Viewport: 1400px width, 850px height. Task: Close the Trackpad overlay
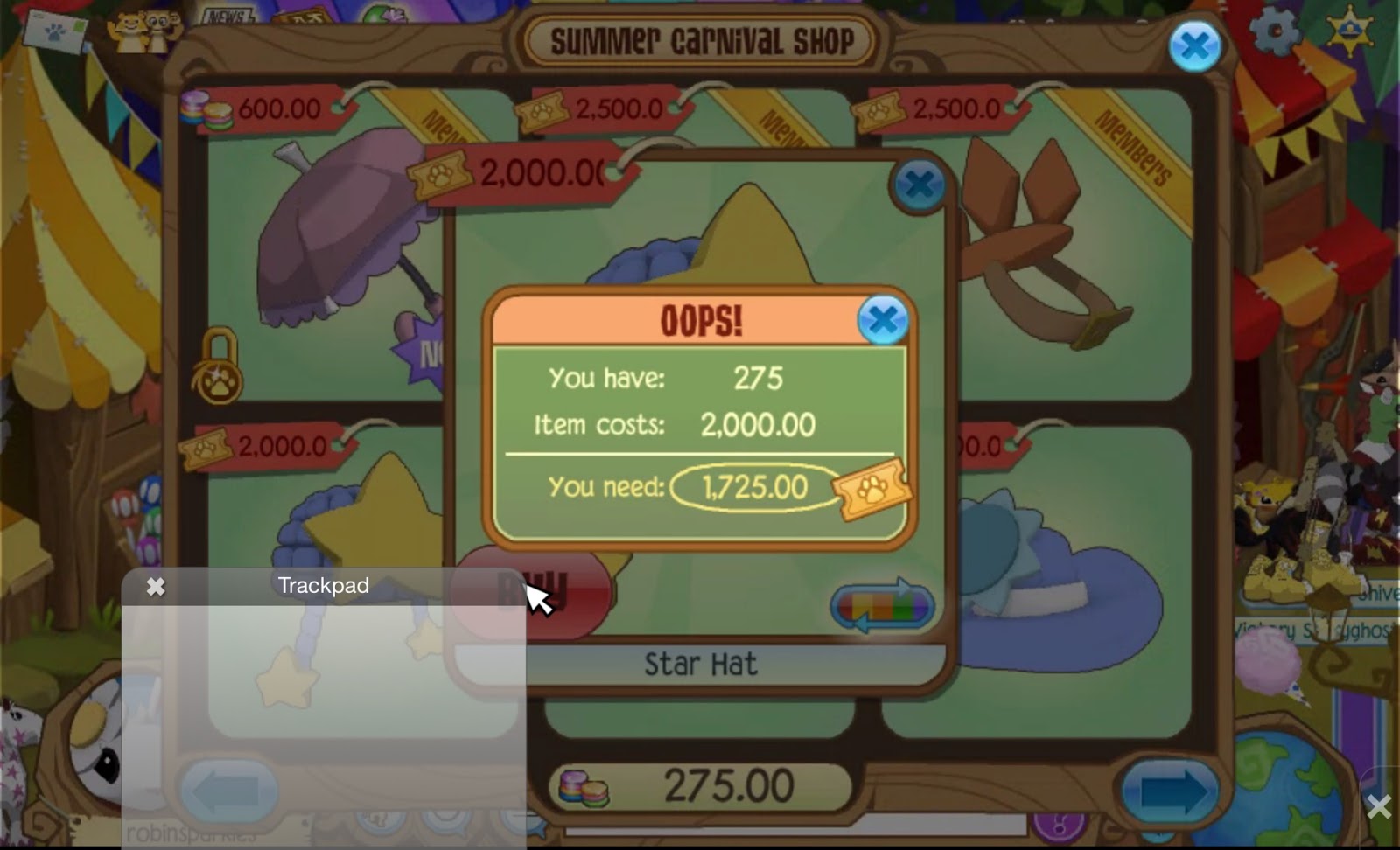pyautogui.click(x=155, y=586)
